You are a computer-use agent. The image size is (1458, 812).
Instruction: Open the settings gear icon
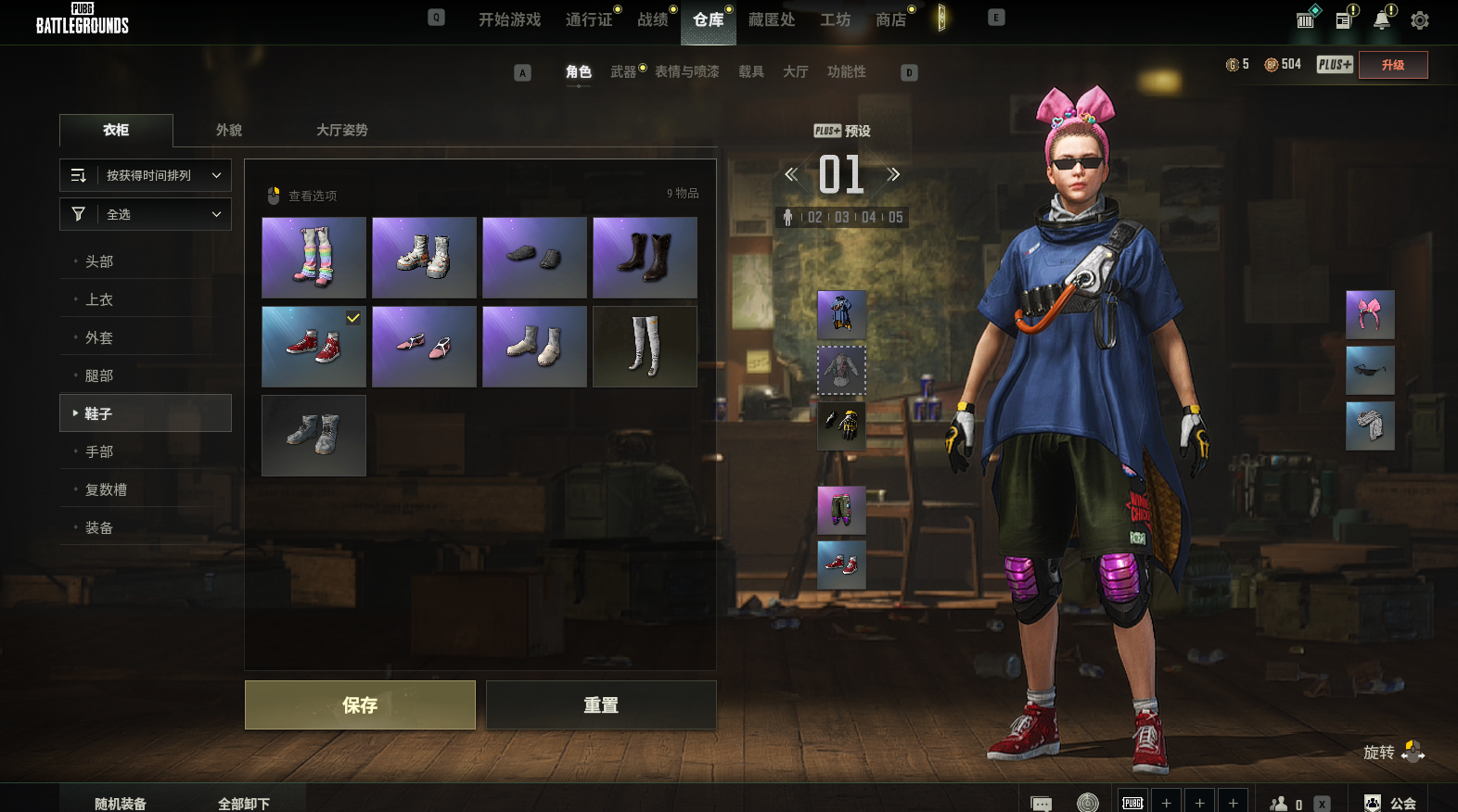[1419, 20]
